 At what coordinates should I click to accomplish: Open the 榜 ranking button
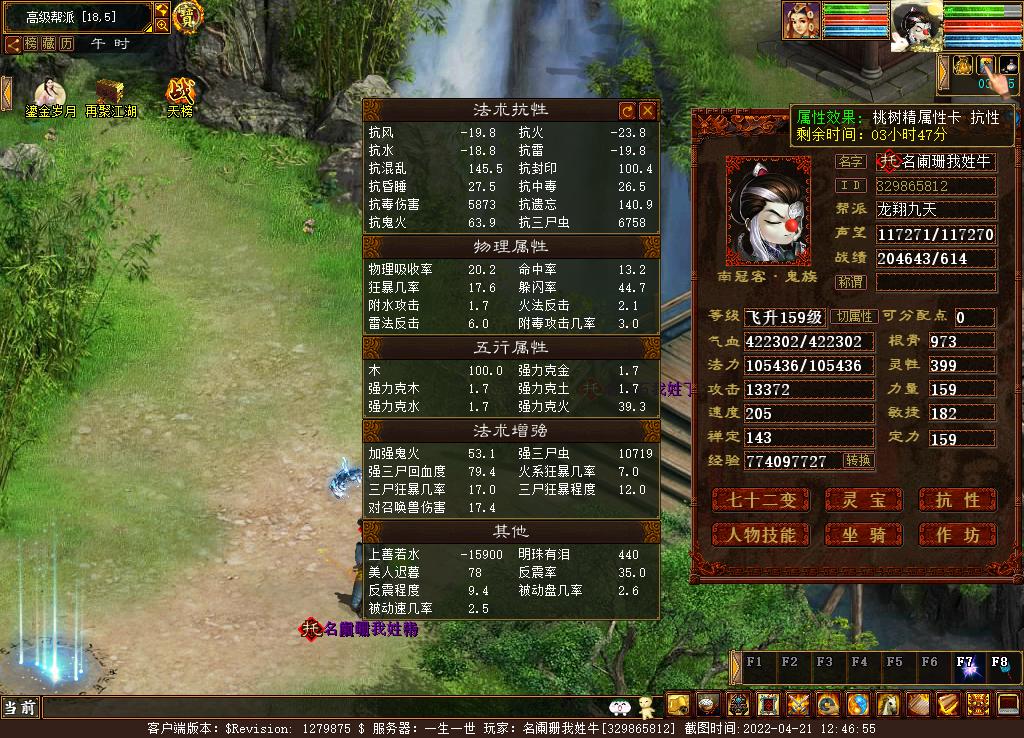click(x=31, y=44)
